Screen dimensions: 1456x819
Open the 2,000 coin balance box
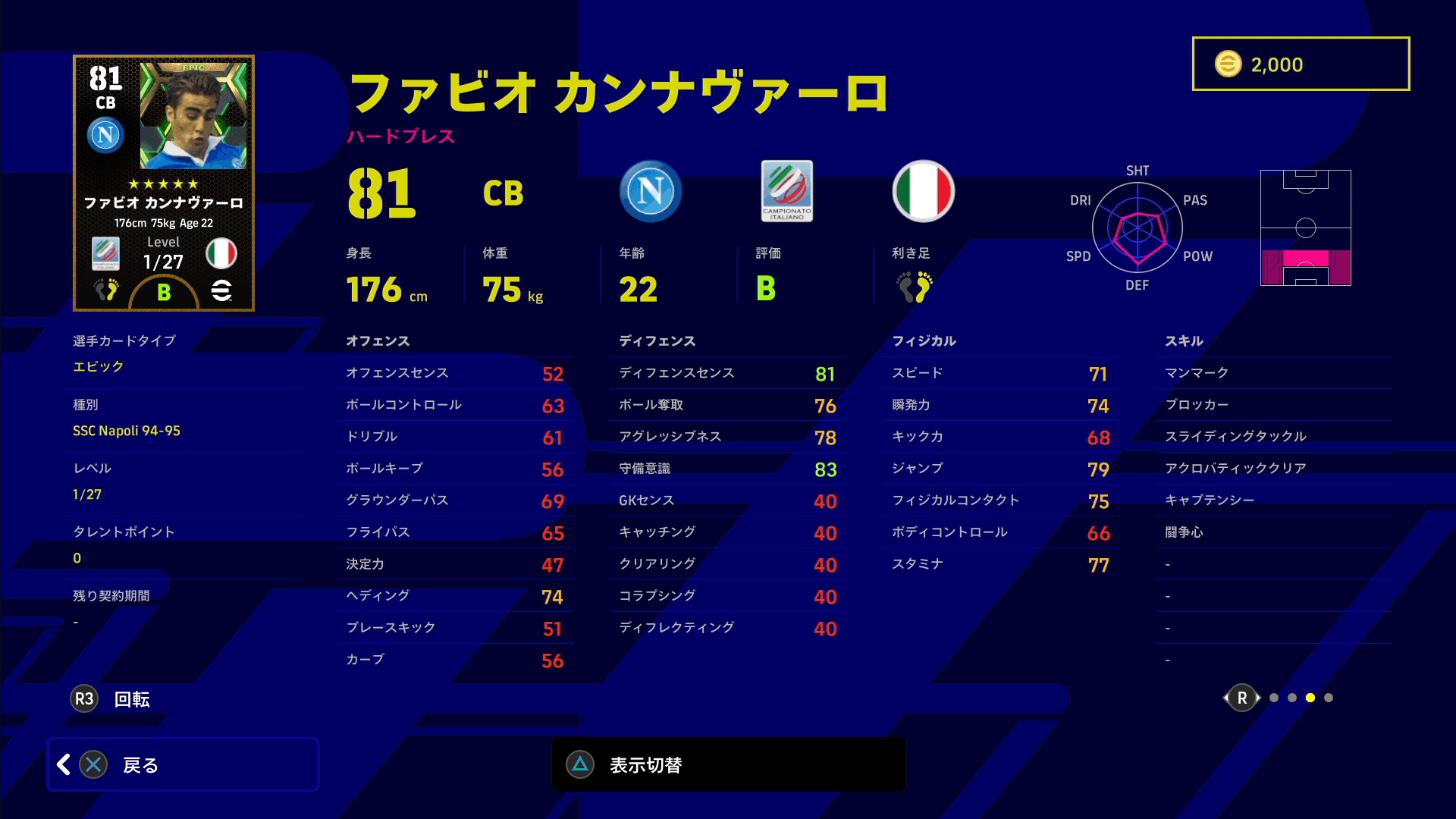tap(1301, 64)
